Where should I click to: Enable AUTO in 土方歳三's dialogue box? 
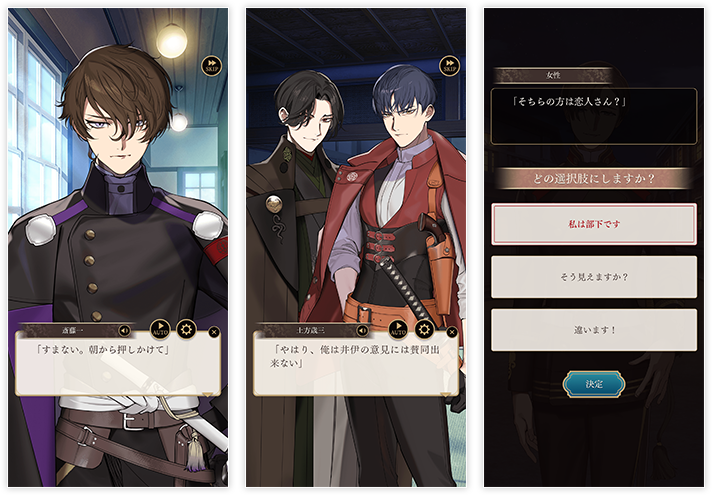click(x=398, y=329)
